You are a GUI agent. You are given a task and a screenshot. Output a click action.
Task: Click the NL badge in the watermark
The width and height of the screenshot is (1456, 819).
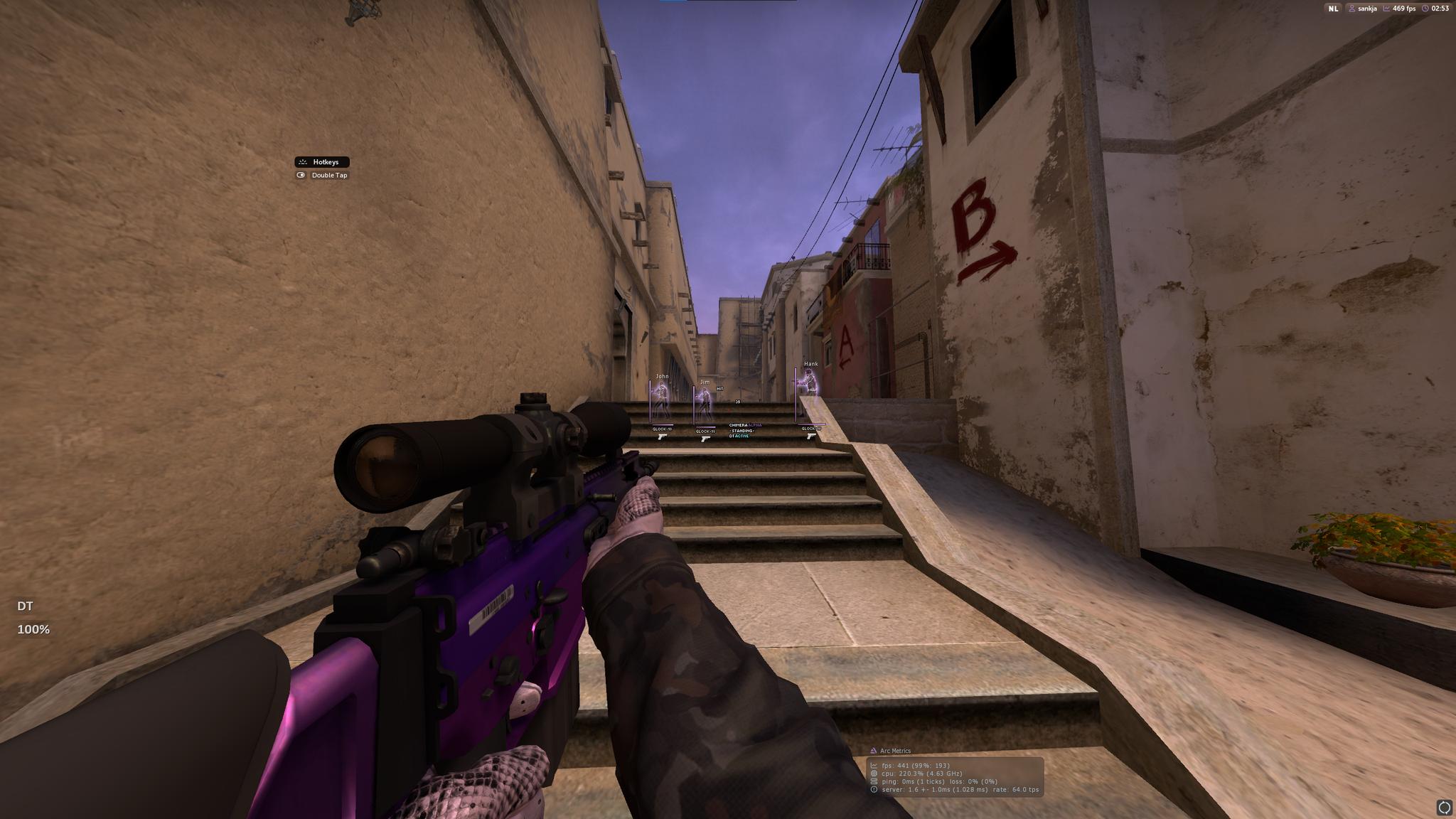point(1332,9)
